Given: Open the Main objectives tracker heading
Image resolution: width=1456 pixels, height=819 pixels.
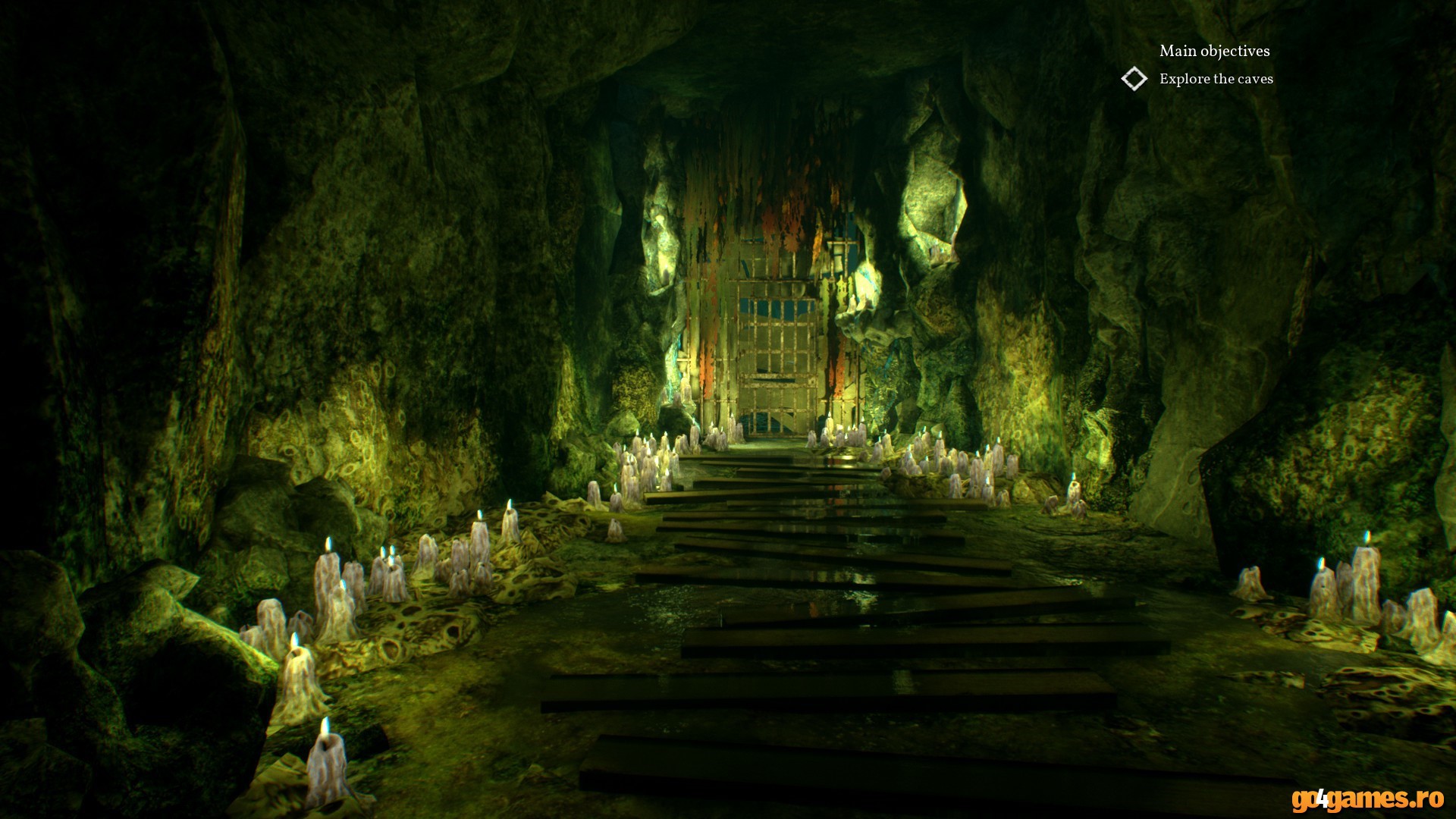Looking at the screenshot, I should (x=1214, y=51).
